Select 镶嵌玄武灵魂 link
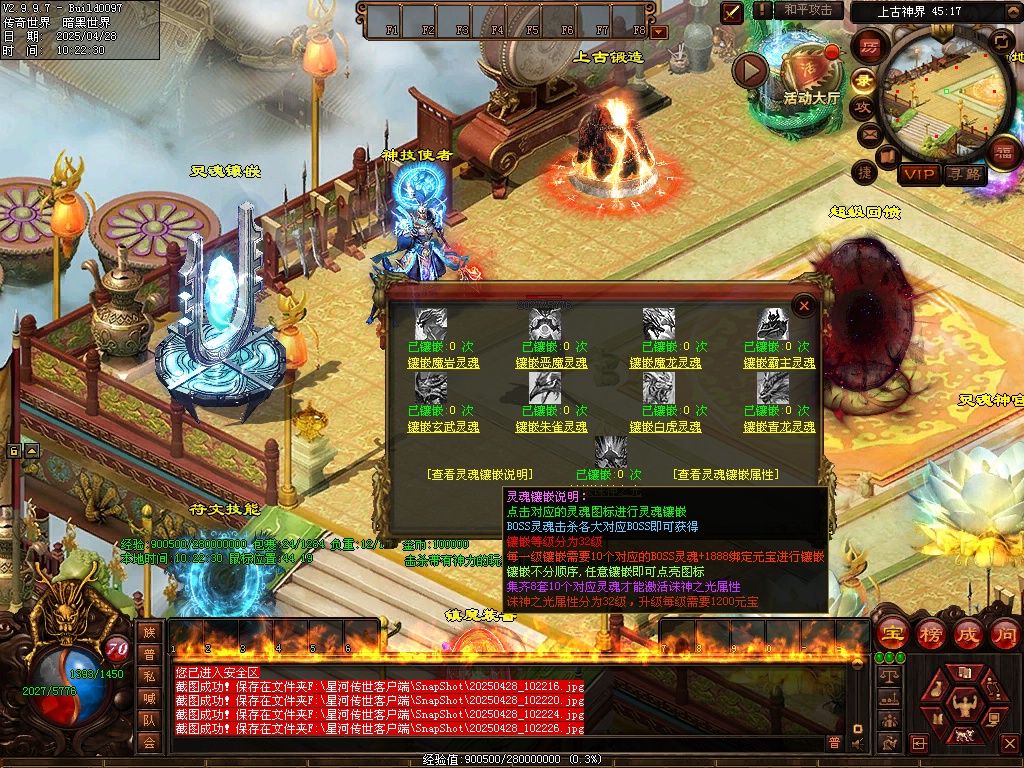 tap(443, 427)
